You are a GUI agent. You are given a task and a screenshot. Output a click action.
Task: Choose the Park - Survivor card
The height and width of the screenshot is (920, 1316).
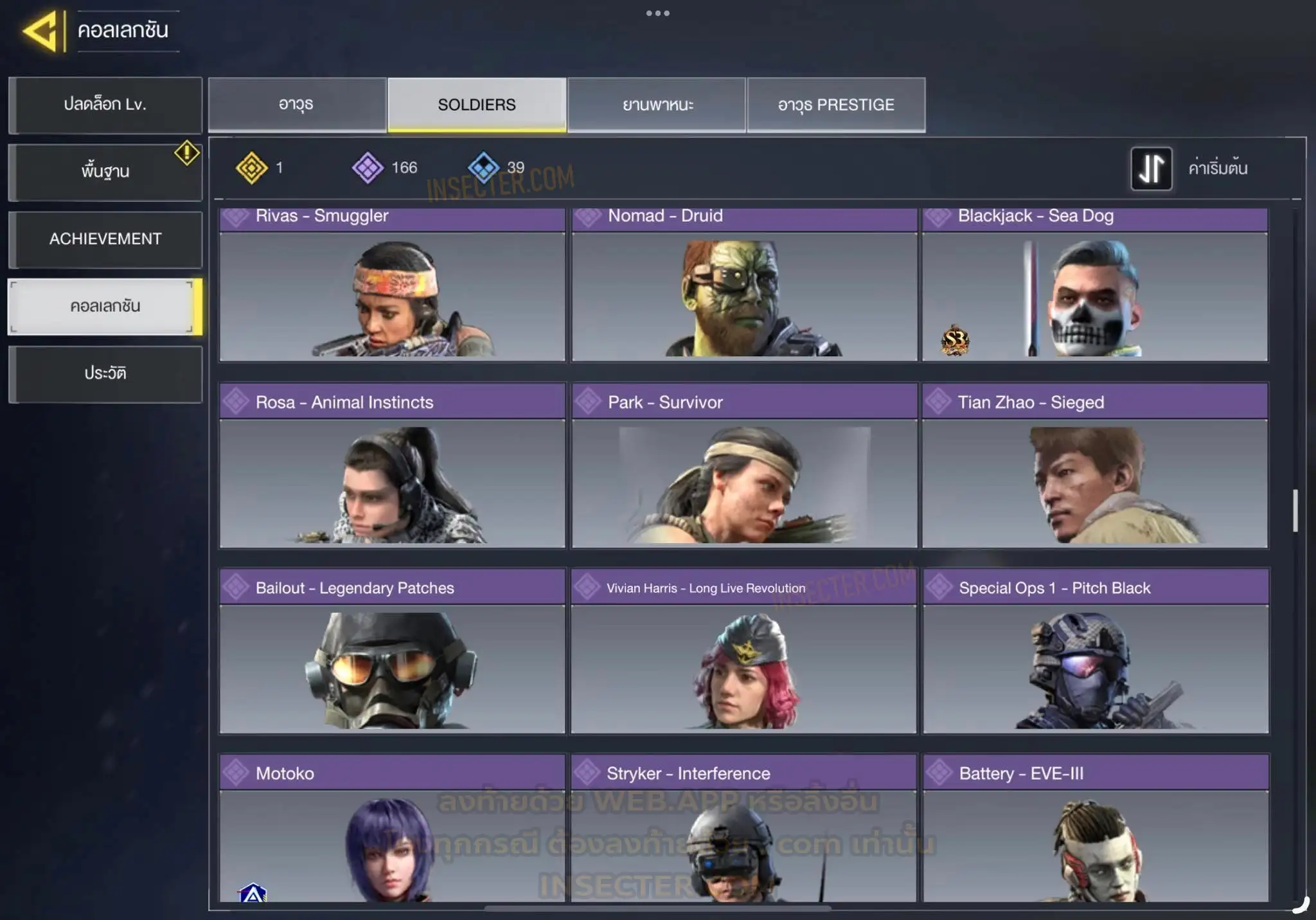click(x=744, y=466)
